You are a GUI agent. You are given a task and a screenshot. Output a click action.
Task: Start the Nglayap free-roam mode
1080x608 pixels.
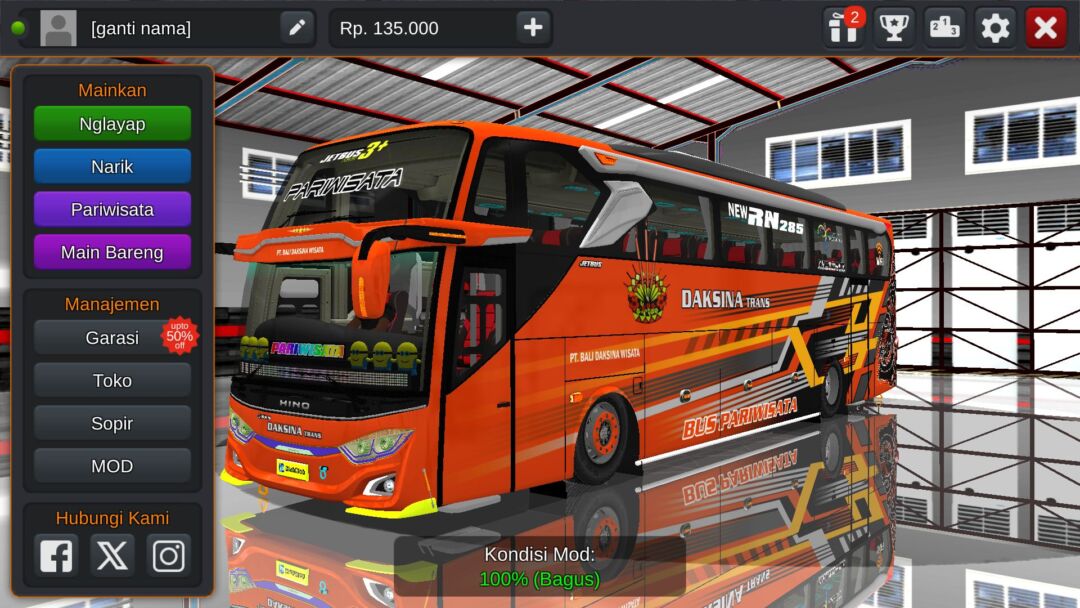pyautogui.click(x=112, y=124)
